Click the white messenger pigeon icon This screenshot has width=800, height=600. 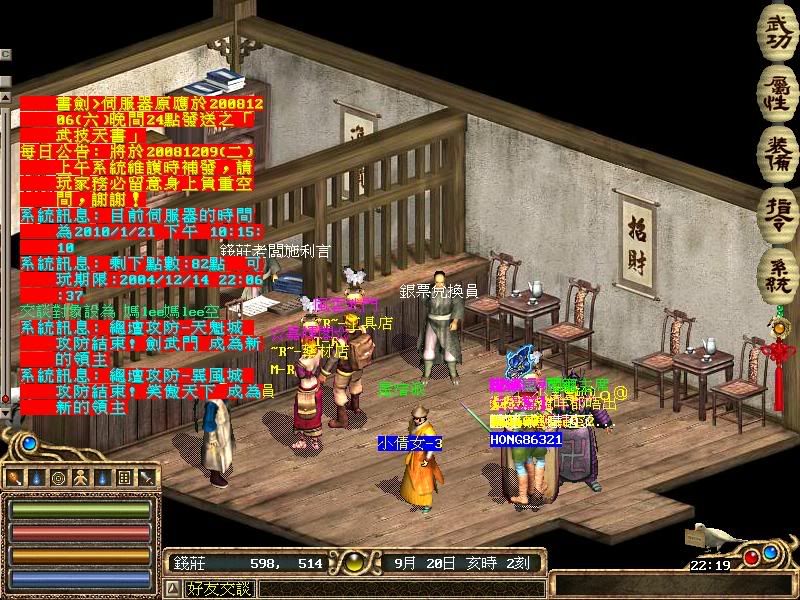(713, 537)
